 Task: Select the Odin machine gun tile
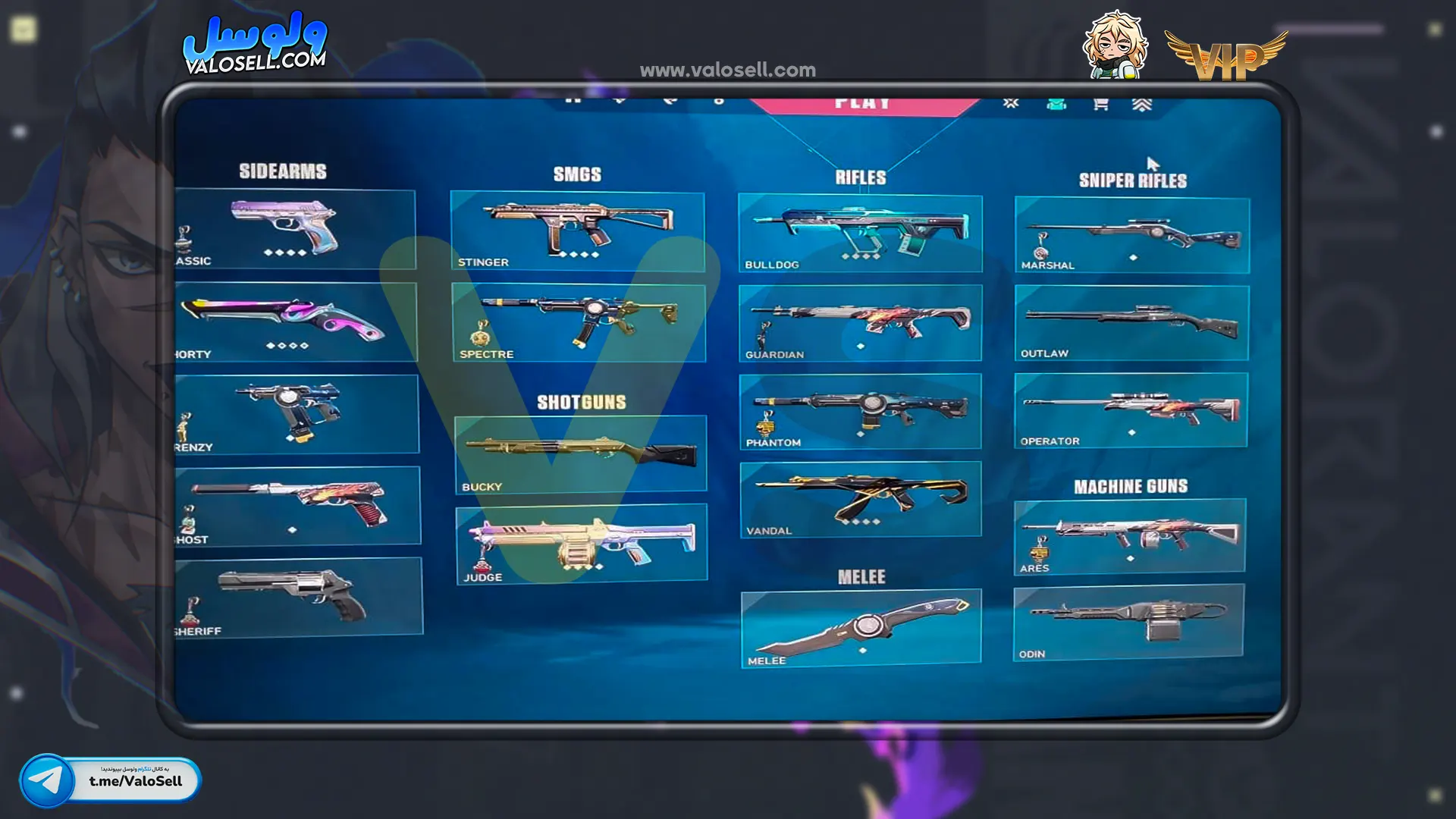coord(1128,622)
